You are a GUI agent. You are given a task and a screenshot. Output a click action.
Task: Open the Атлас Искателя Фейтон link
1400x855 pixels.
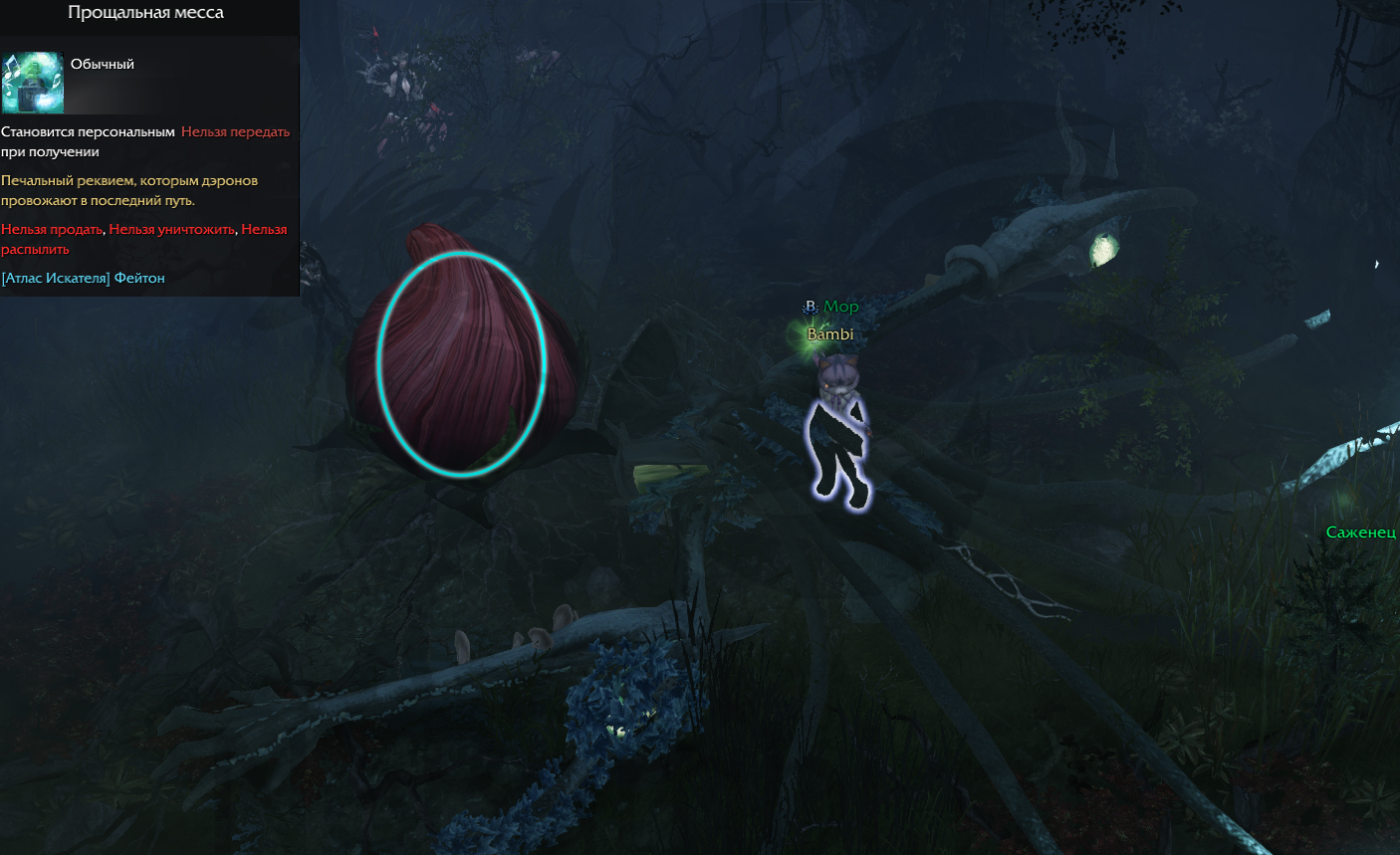coord(84,279)
